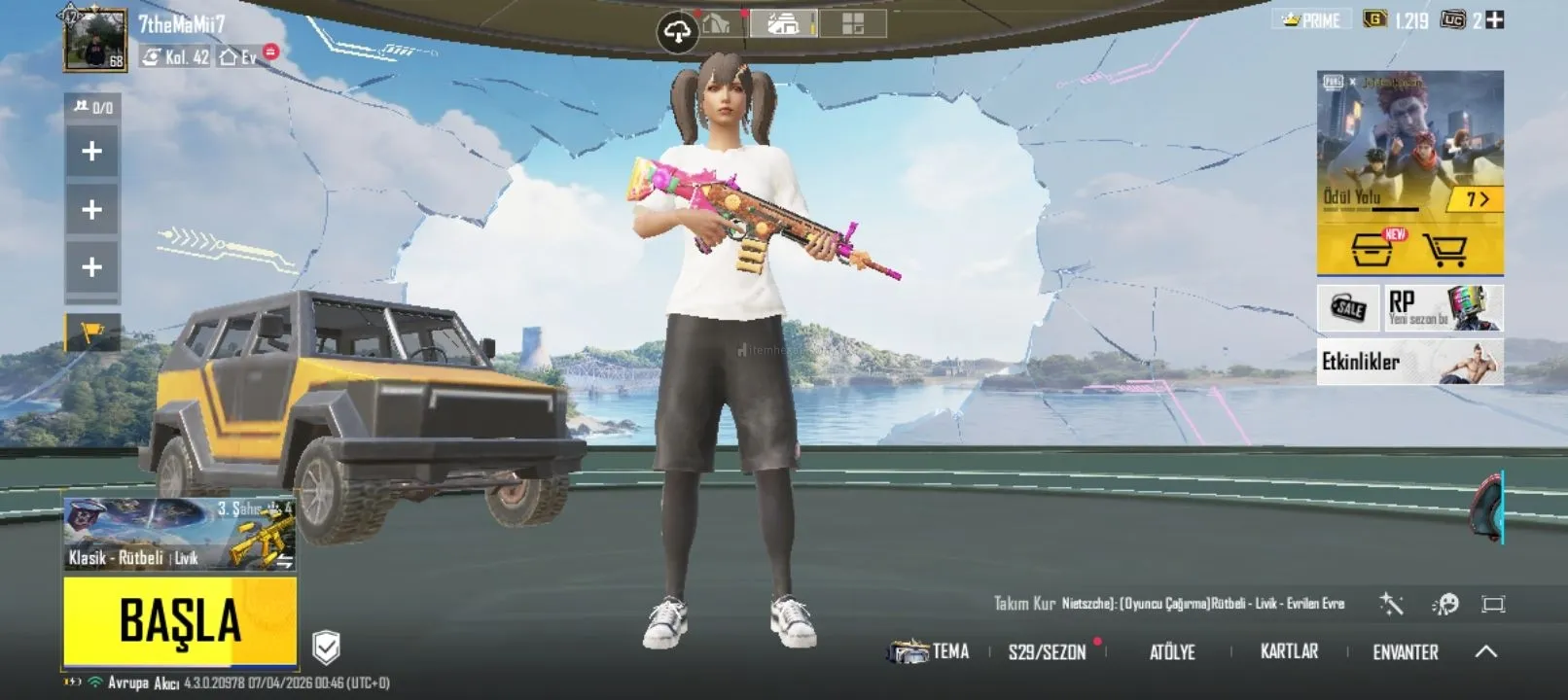
Task: Open the TEMA theme menu
Action: pyautogui.click(x=931, y=651)
